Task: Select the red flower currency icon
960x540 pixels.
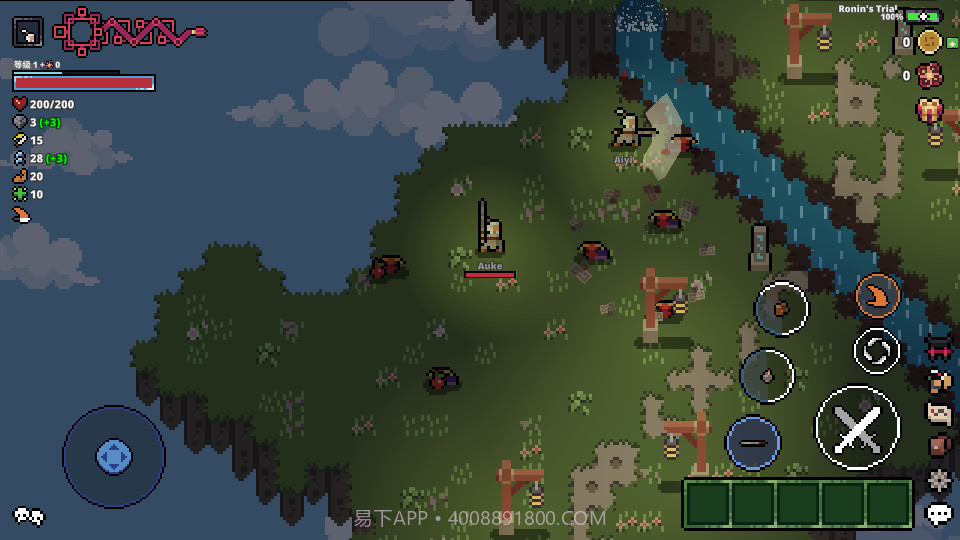Action: coord(930,74)
